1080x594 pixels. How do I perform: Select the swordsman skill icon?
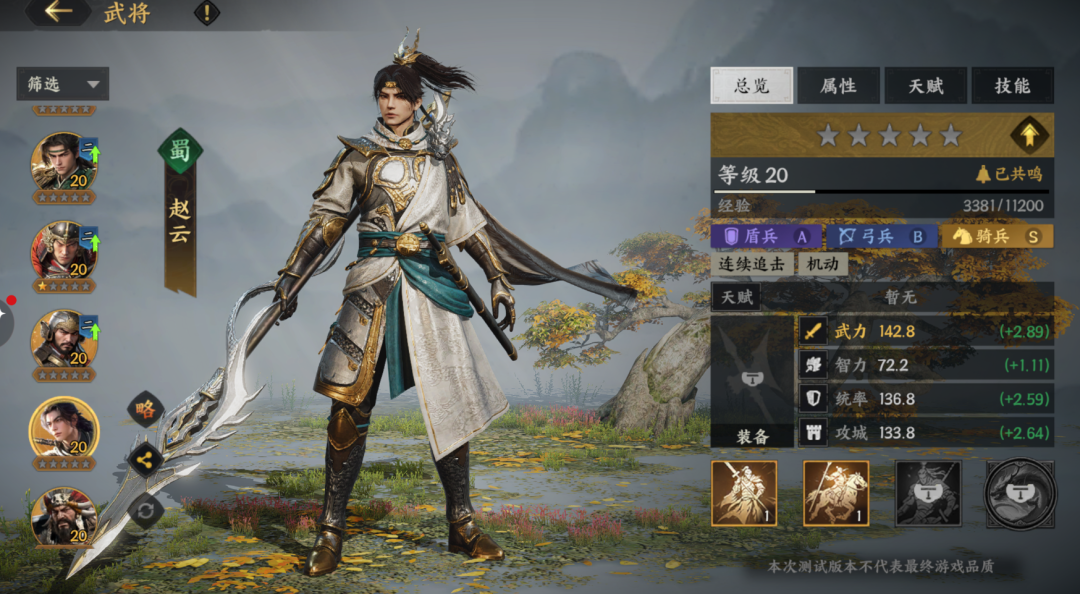coord(744,493)
